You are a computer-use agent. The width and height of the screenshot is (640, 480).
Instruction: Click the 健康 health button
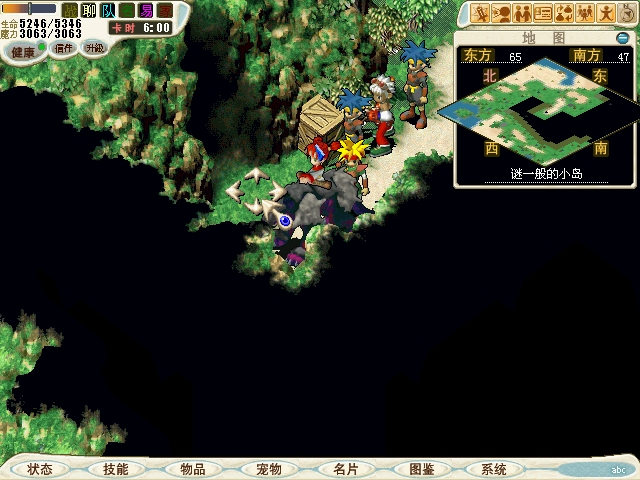[23, 51]
